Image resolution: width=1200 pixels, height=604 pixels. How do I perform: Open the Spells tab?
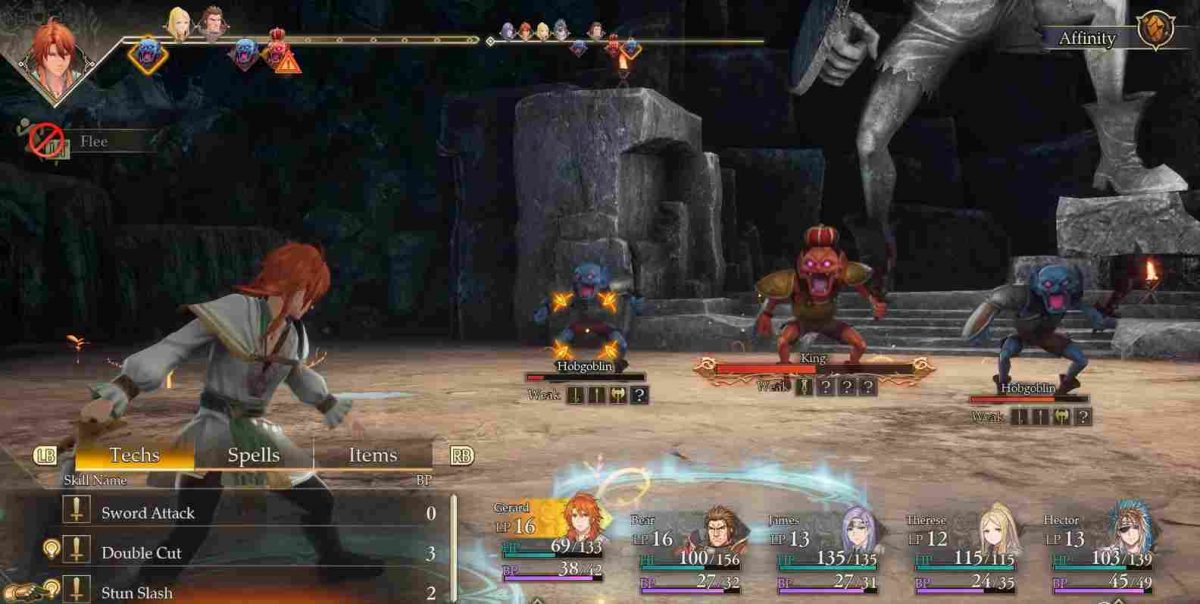click(x=254, y=456)
